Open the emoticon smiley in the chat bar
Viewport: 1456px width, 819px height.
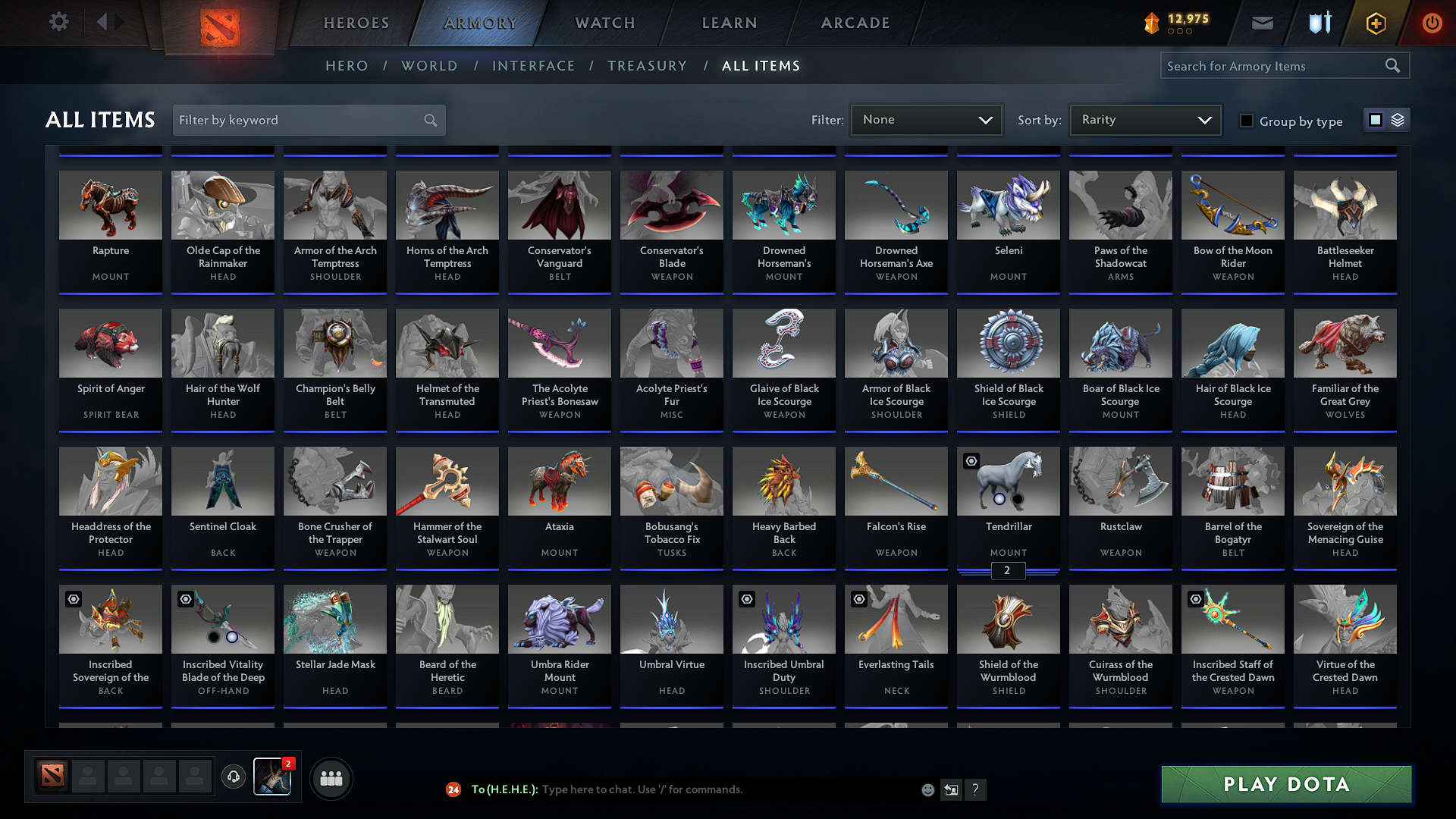click(927, 789)
